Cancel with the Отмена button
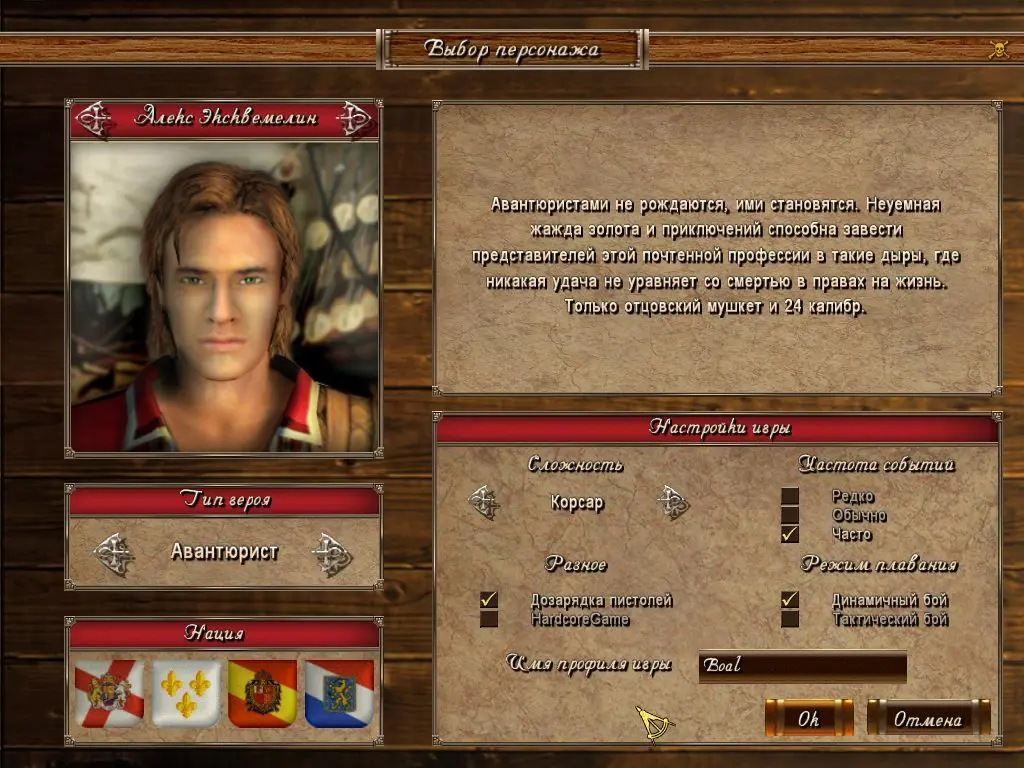Image resolution: width=1024 pixels, height=768 pixels. tap(927, 718)
